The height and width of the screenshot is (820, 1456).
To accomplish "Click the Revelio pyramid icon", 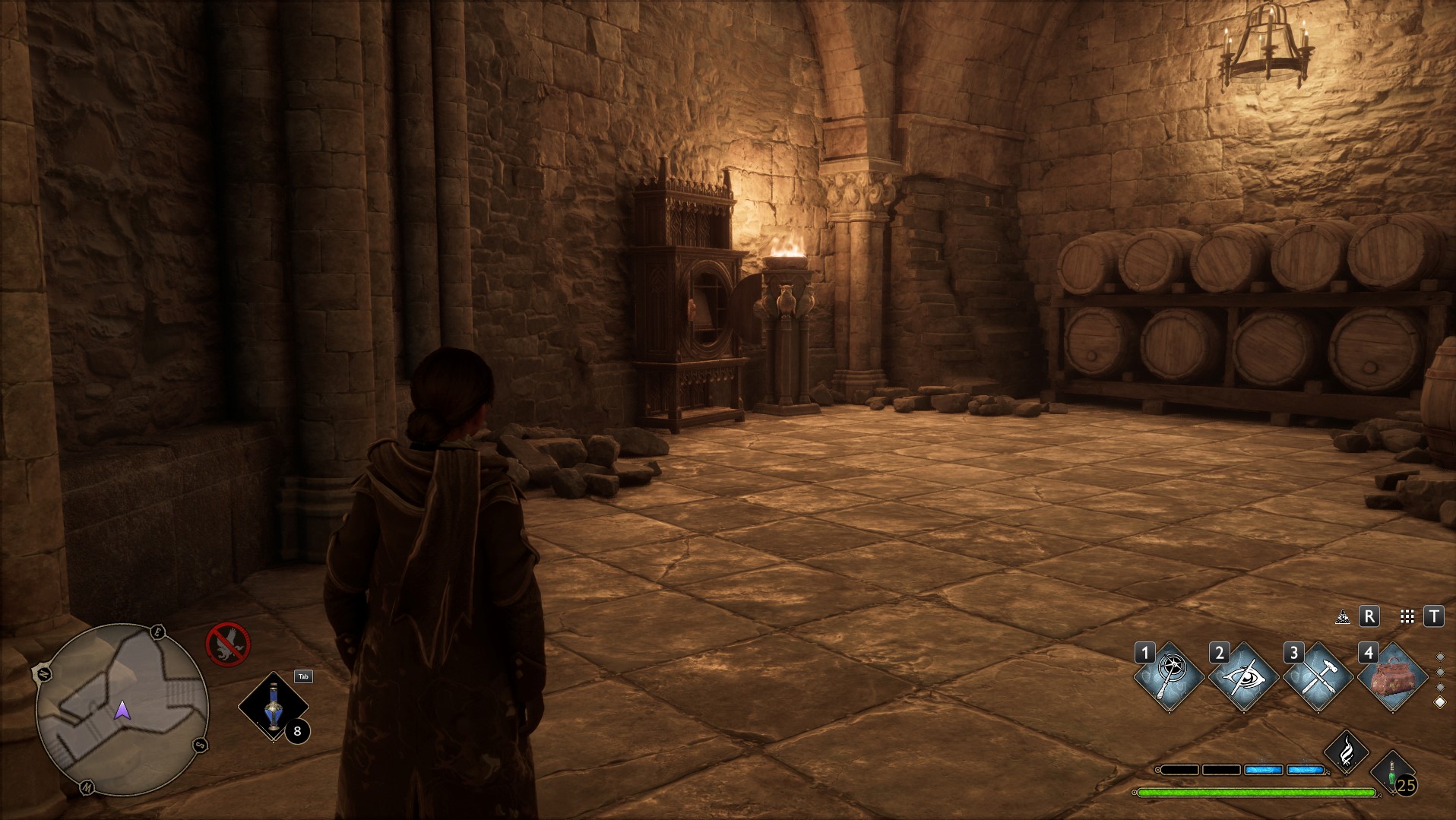I will point(1343,617).
